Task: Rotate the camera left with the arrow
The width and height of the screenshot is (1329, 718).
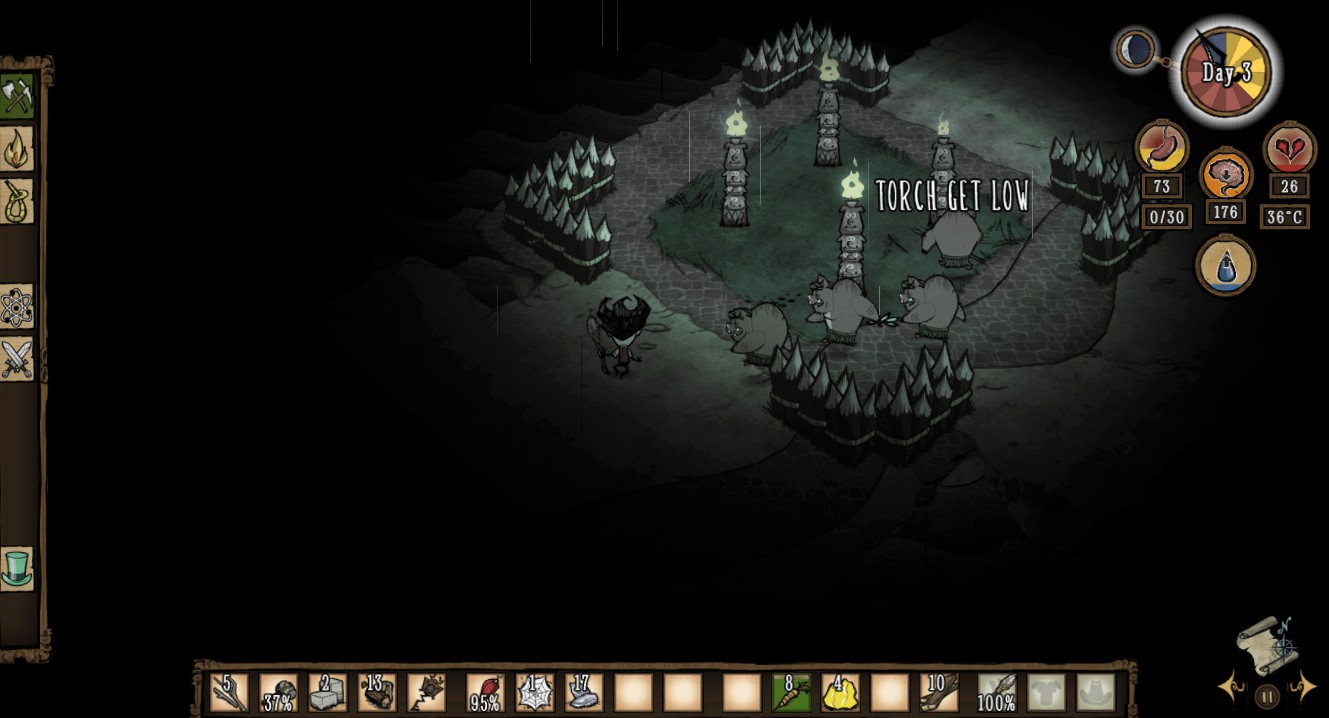Action: pyautogui.click(x=1231, y=687)
